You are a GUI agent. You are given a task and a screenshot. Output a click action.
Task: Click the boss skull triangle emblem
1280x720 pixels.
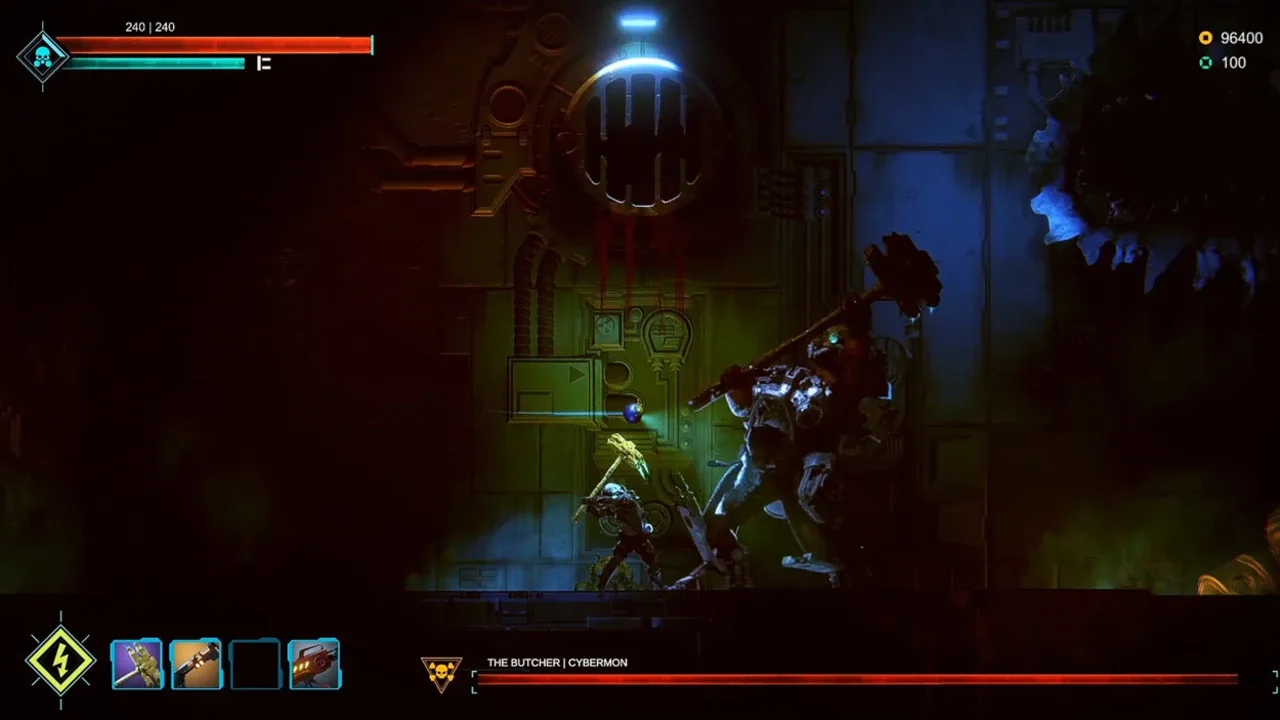(x=441, y=673)
